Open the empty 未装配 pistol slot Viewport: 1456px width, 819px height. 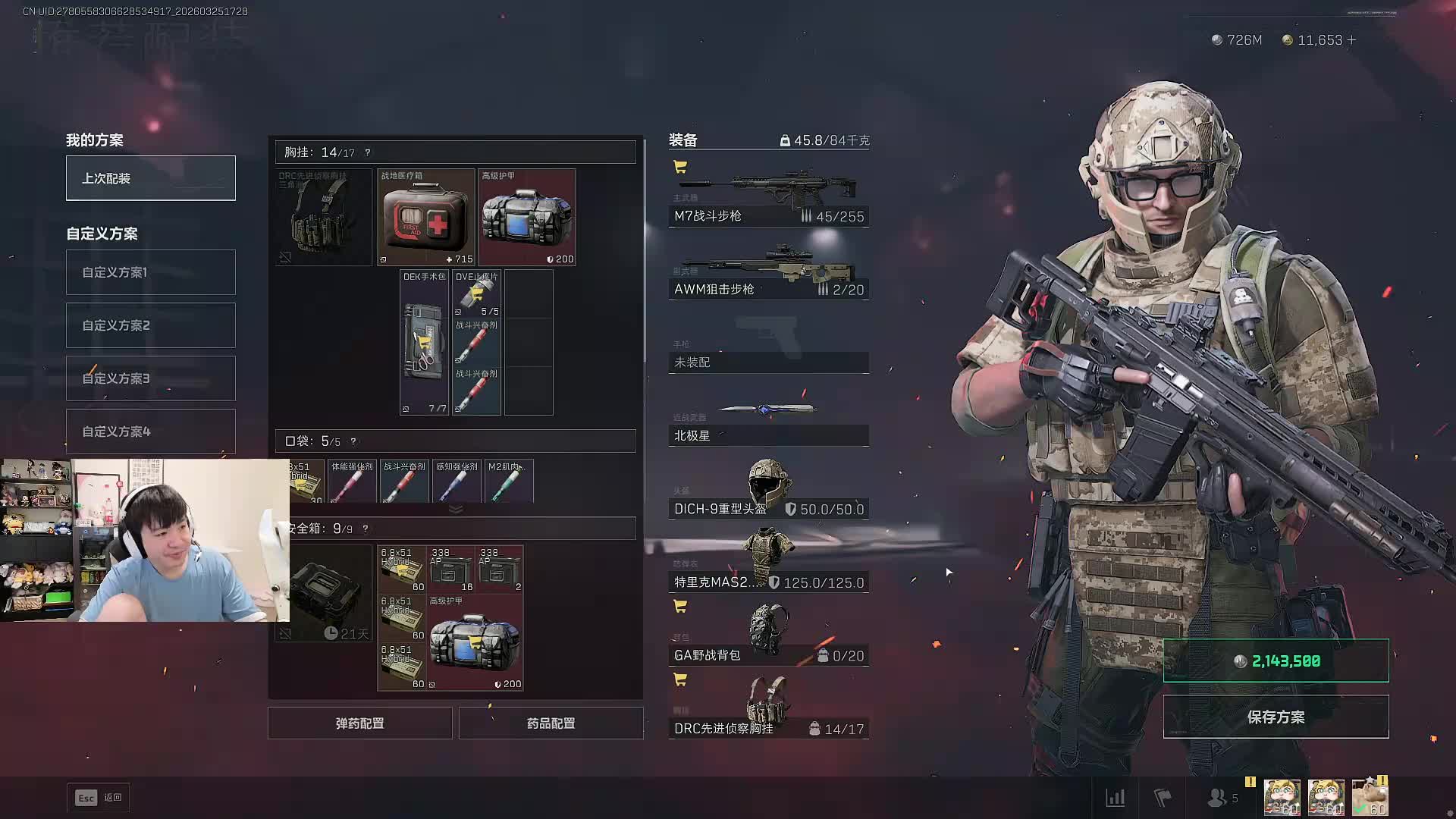coord(768,353)
